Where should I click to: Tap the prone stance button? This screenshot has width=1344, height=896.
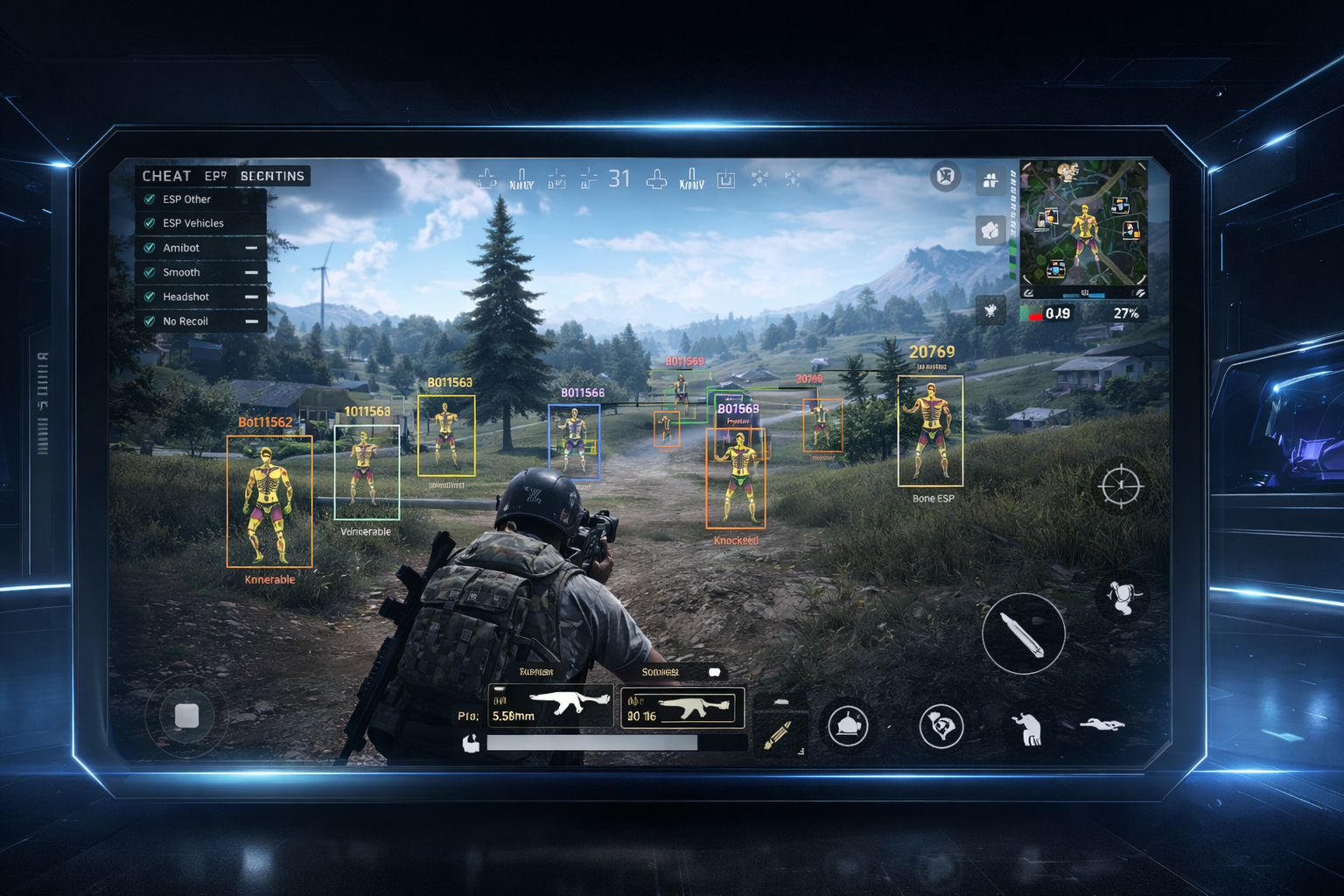[x=1102, y=724]
